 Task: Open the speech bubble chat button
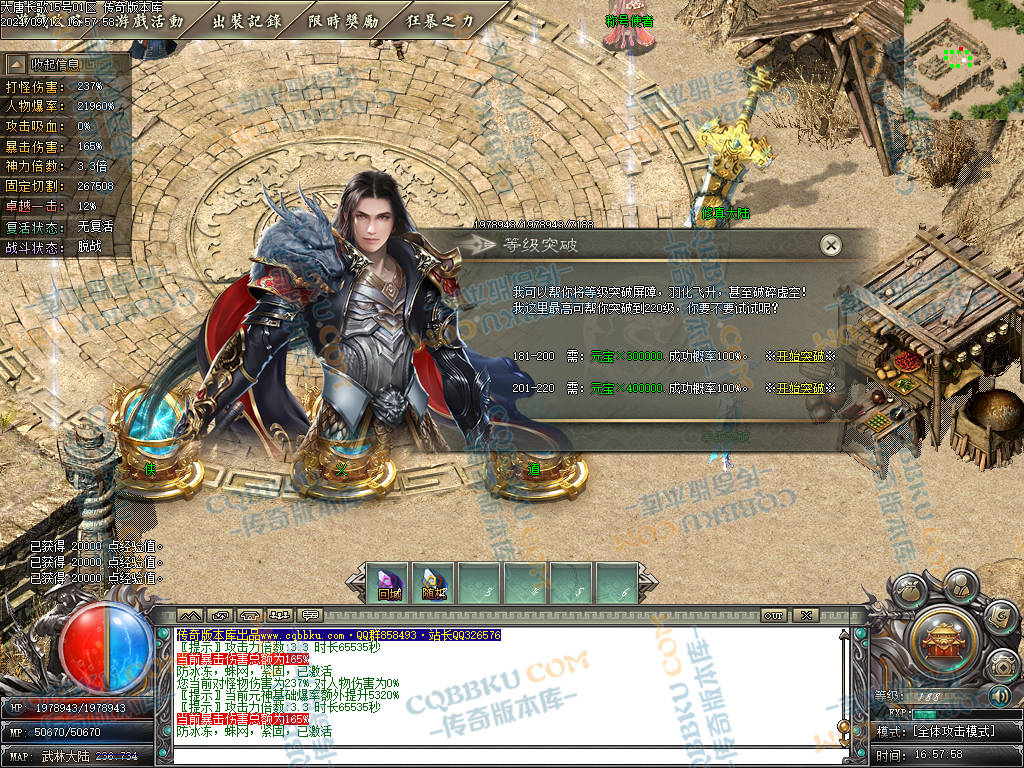tap(310, 614)
